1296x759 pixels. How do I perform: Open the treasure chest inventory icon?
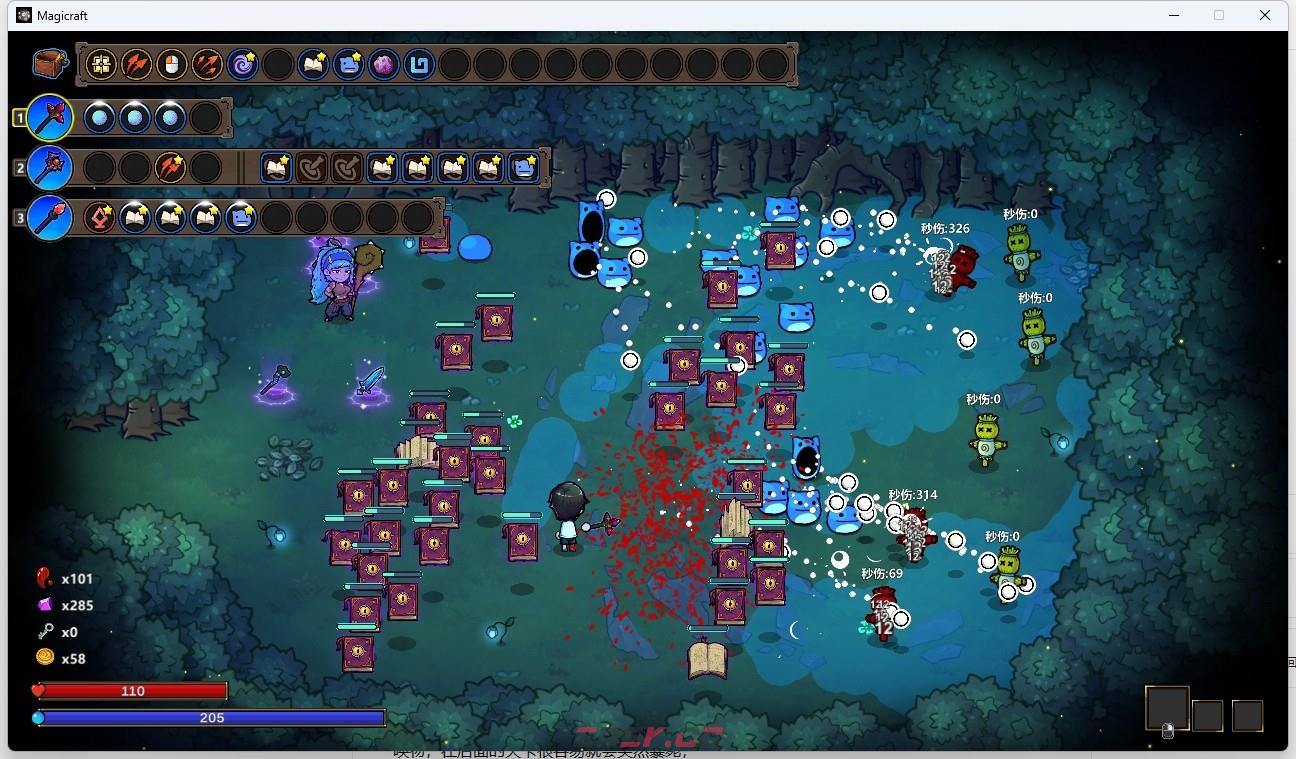(x=49, y=64)
